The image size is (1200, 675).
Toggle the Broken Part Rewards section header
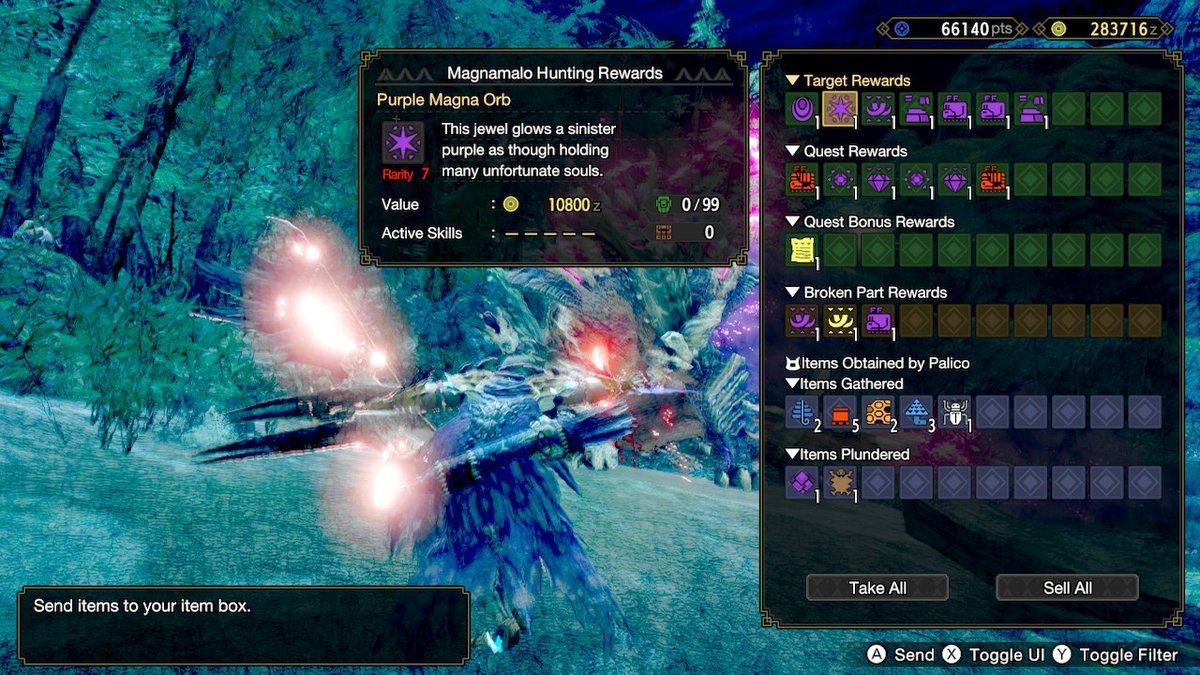tap(866, 293)
